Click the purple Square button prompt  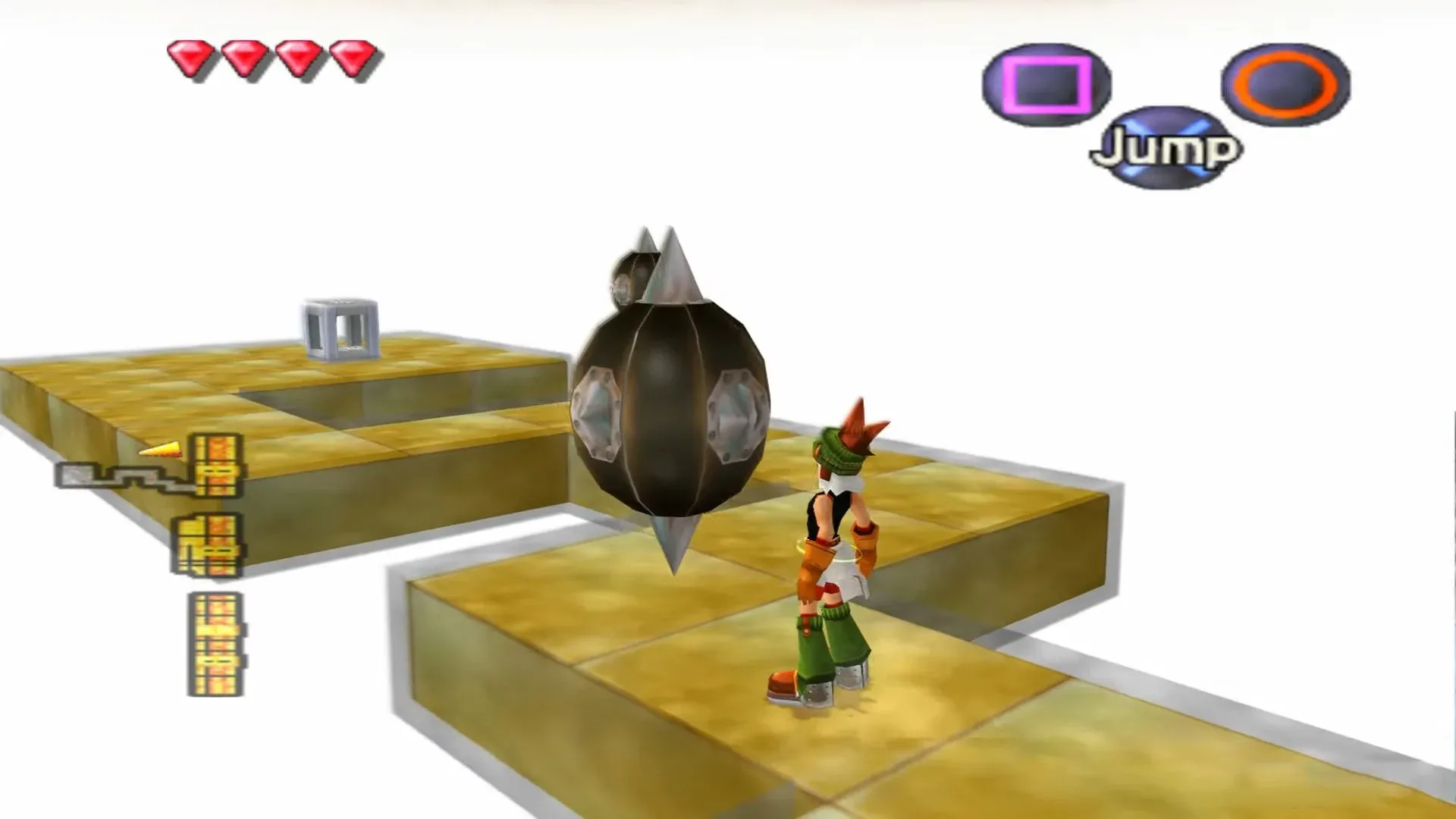[1045, 83]
